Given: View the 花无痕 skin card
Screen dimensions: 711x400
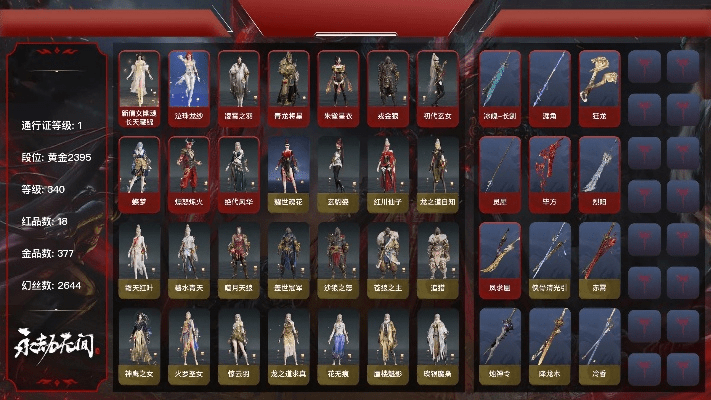Looking at the screenshot, I should click(338, 344).
